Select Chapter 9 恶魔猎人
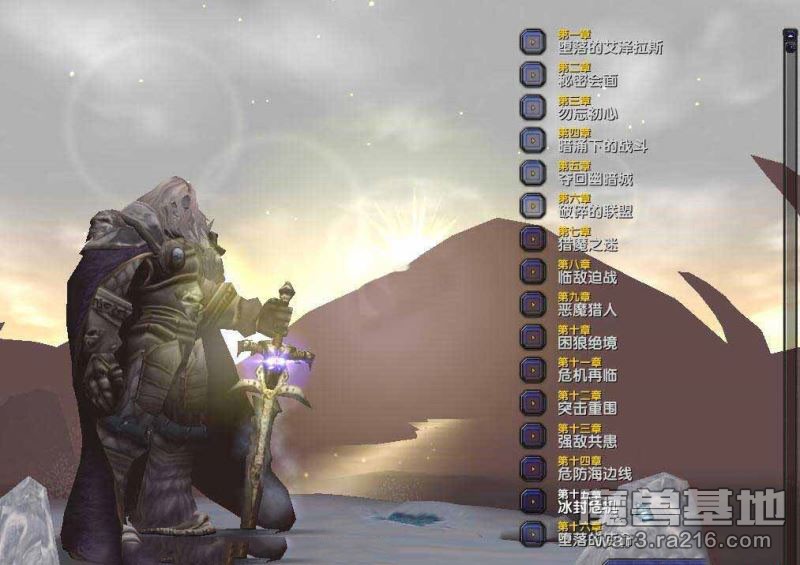 coord(534,303)
